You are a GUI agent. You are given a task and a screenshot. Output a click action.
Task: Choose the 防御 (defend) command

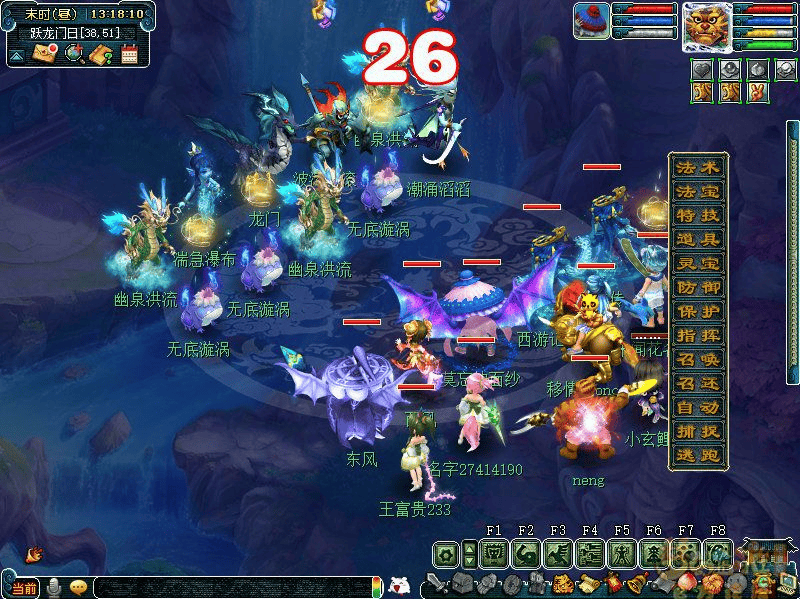click(697, 287)
